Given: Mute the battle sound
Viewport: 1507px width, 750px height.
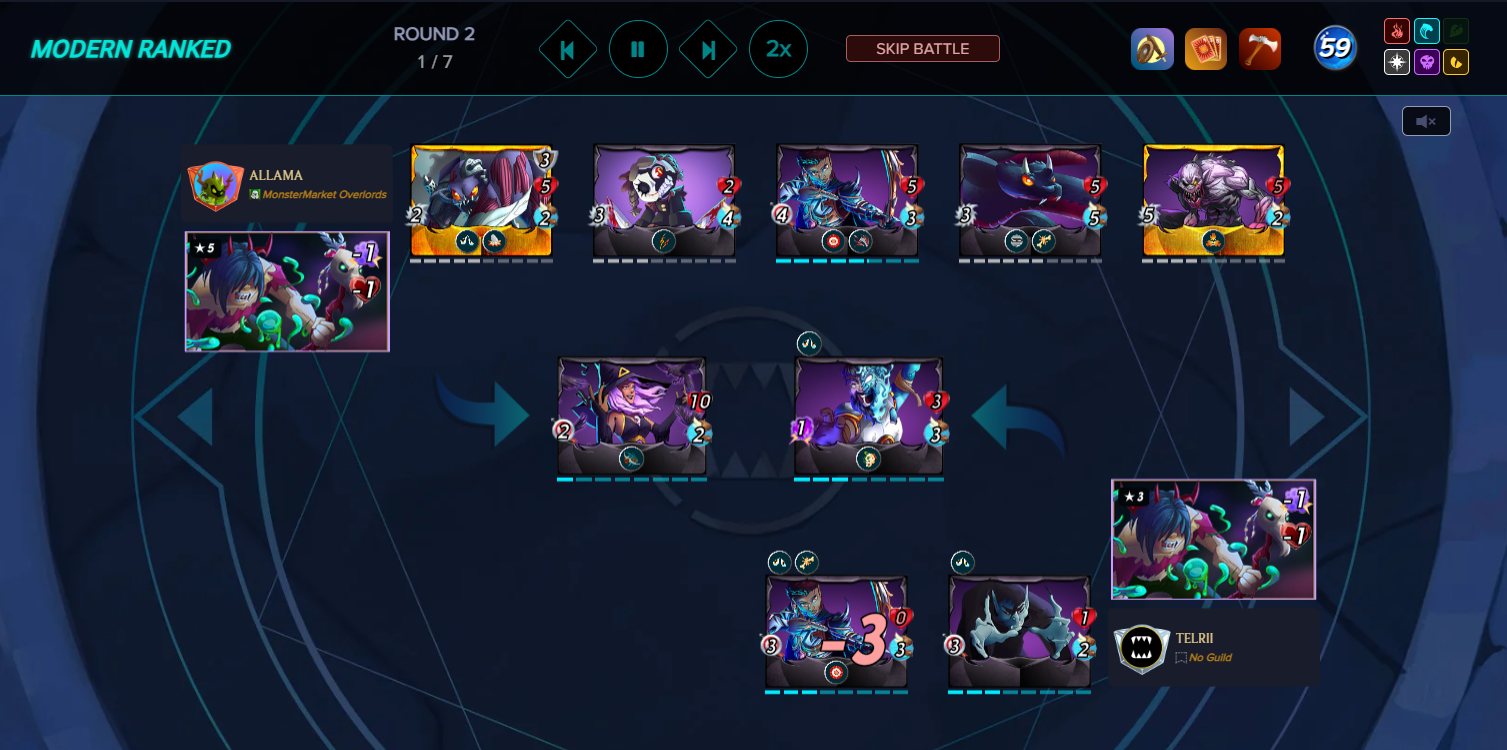Looking at the screenshot, I should (1425, 120).
